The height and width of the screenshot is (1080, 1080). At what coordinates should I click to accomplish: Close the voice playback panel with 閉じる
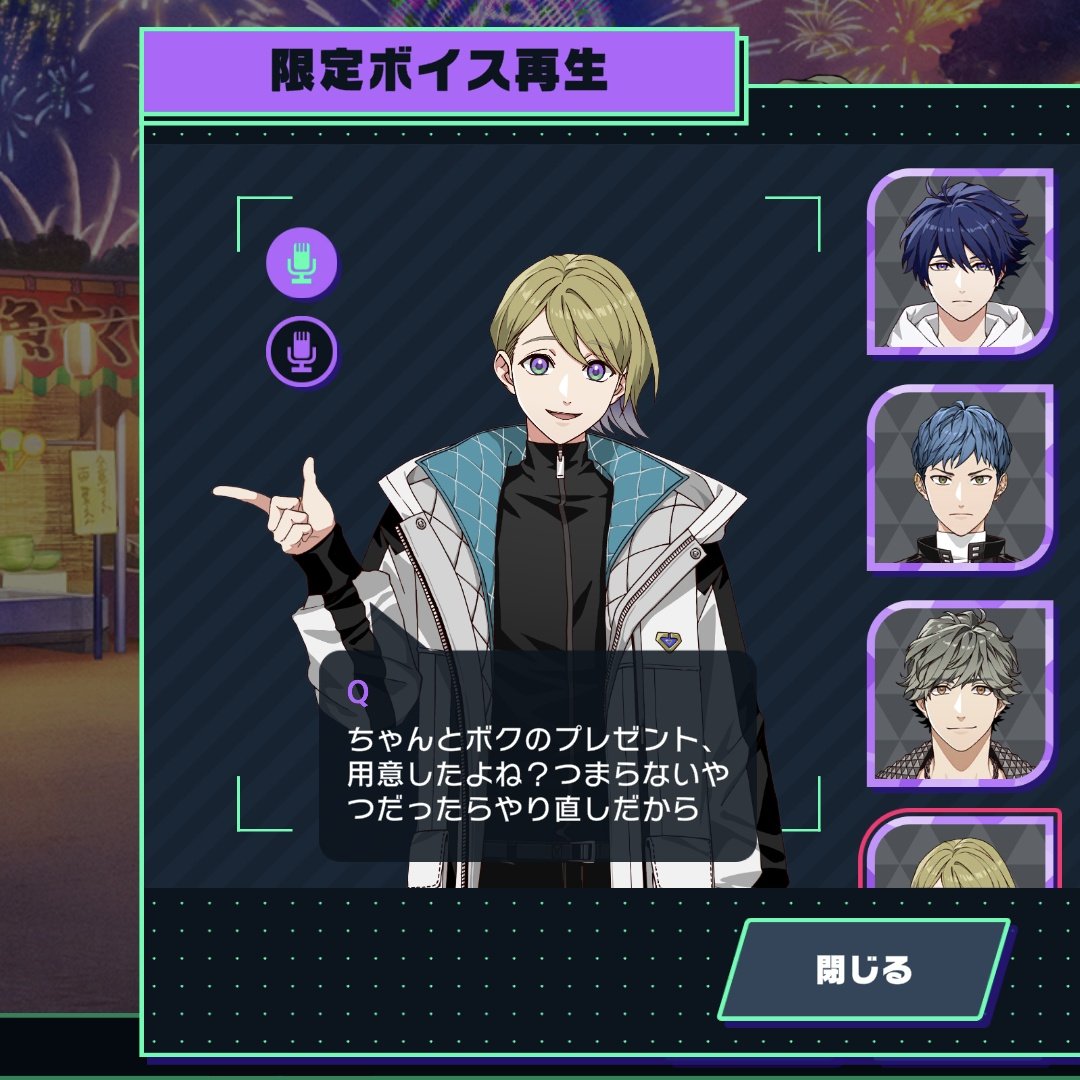(x=864, y=969)
